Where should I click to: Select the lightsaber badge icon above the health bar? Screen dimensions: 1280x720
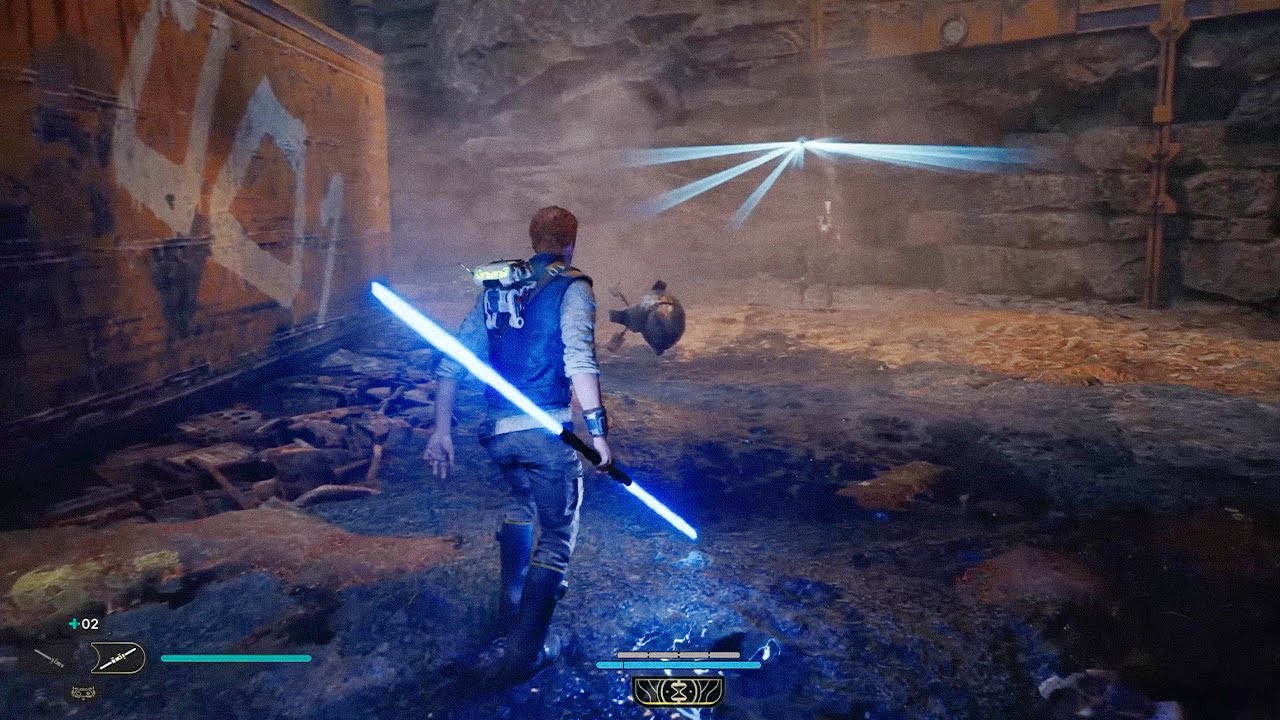click(117, 657)
